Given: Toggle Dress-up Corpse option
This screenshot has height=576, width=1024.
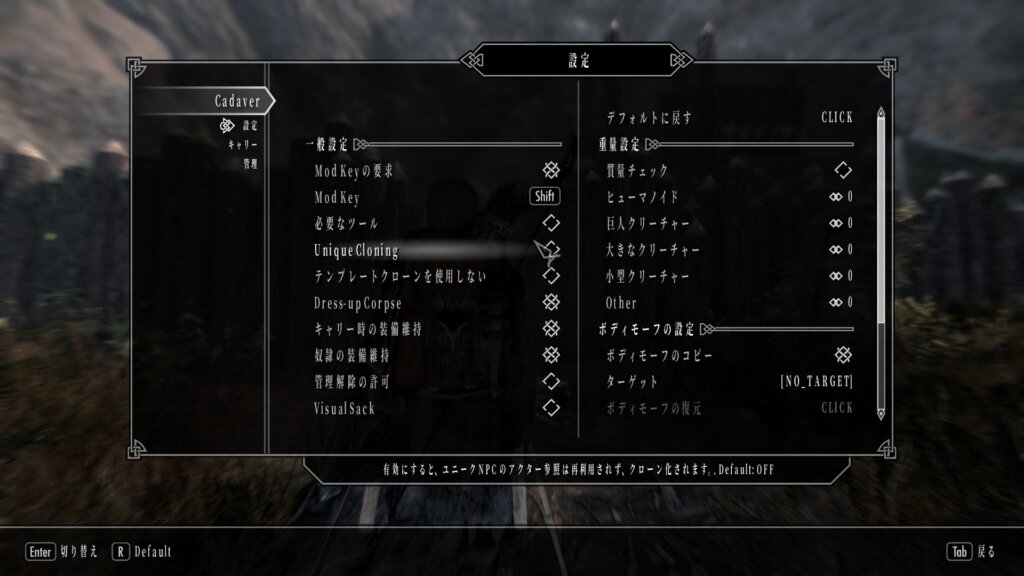Looking at the screenshot, I should click(550, 302).
